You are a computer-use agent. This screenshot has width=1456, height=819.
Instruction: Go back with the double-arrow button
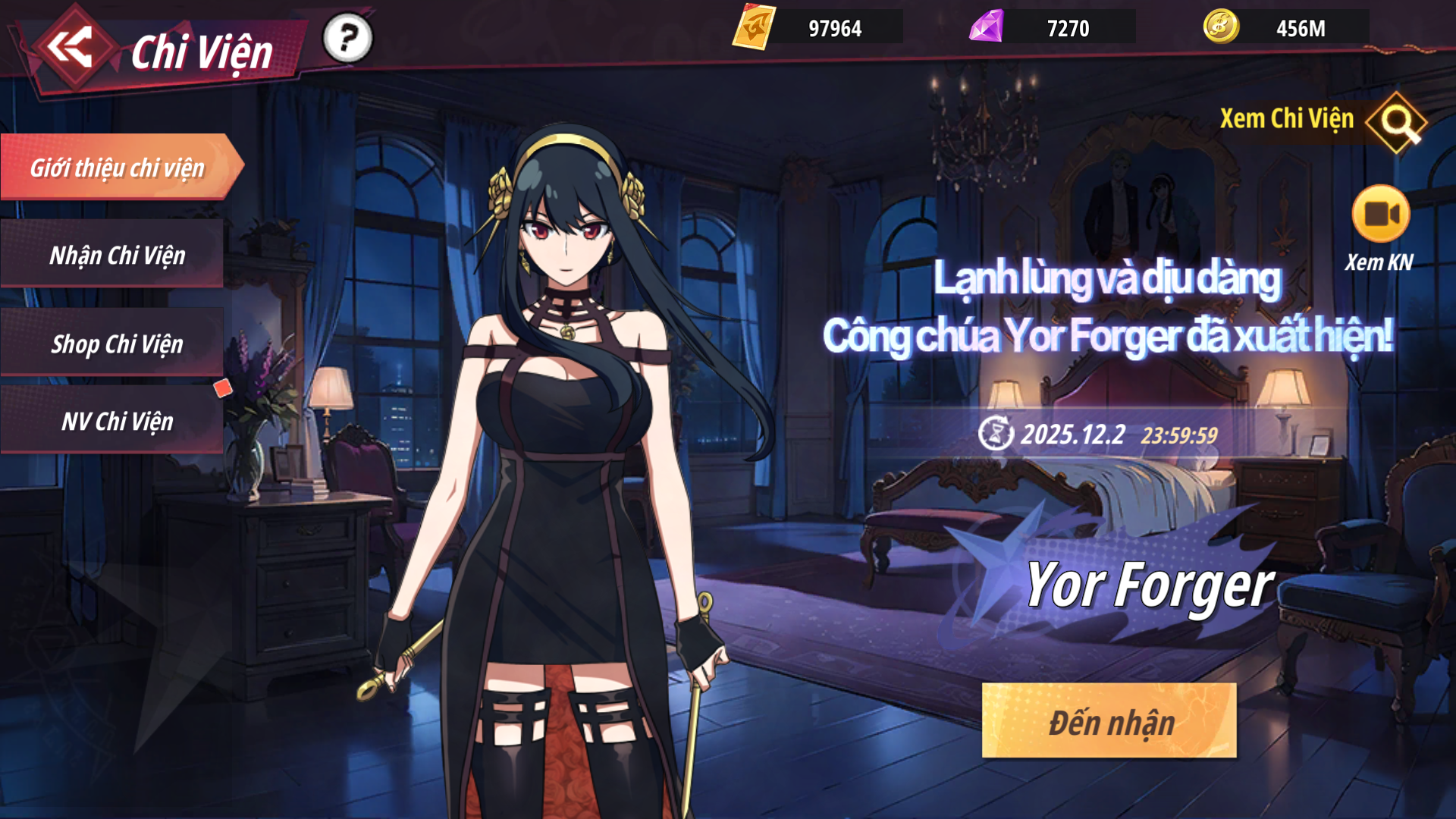pyautogui.click(x=70, y=47)
